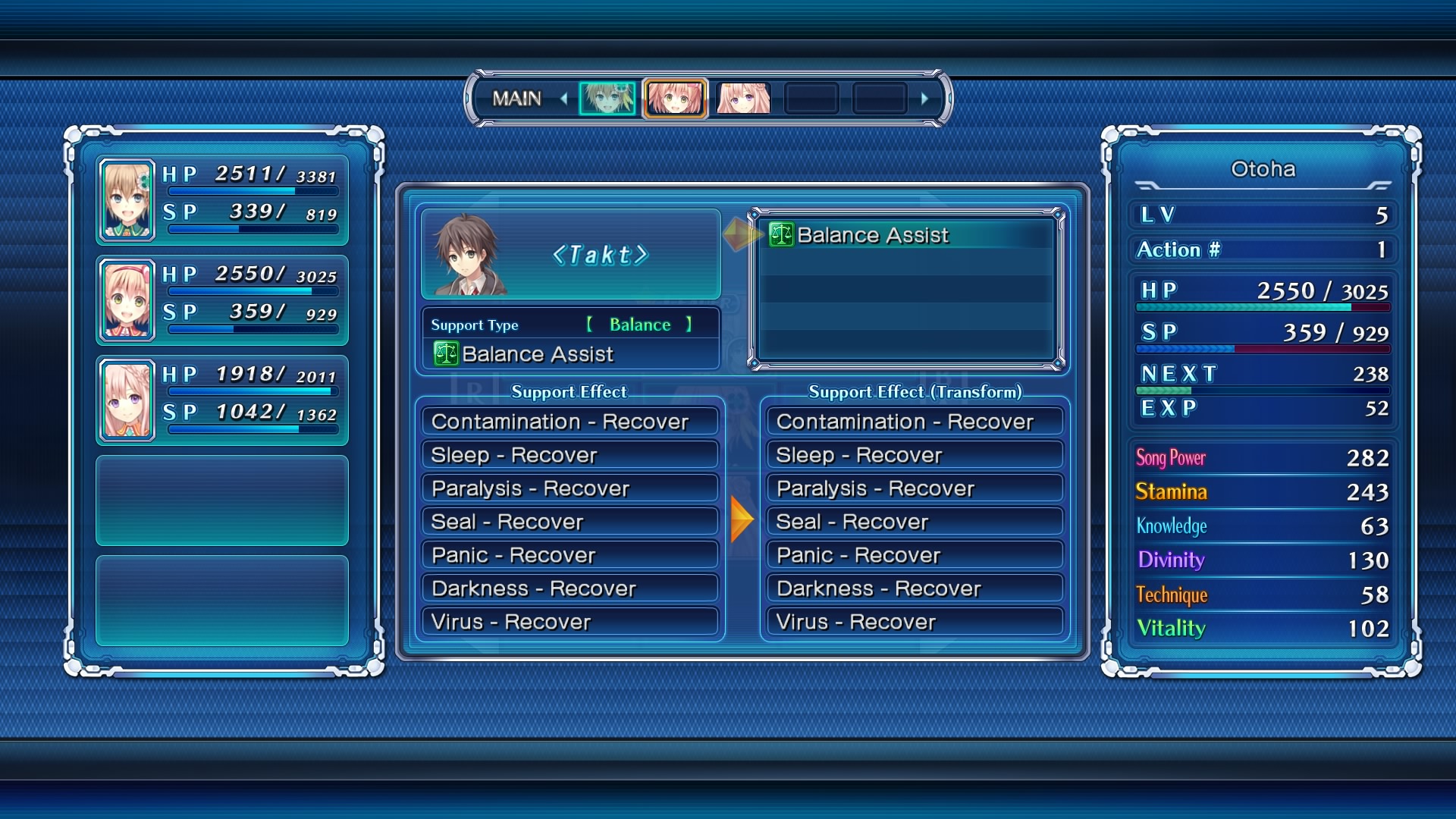Click the Balance Assist entry under Support Type

(537, 354)
